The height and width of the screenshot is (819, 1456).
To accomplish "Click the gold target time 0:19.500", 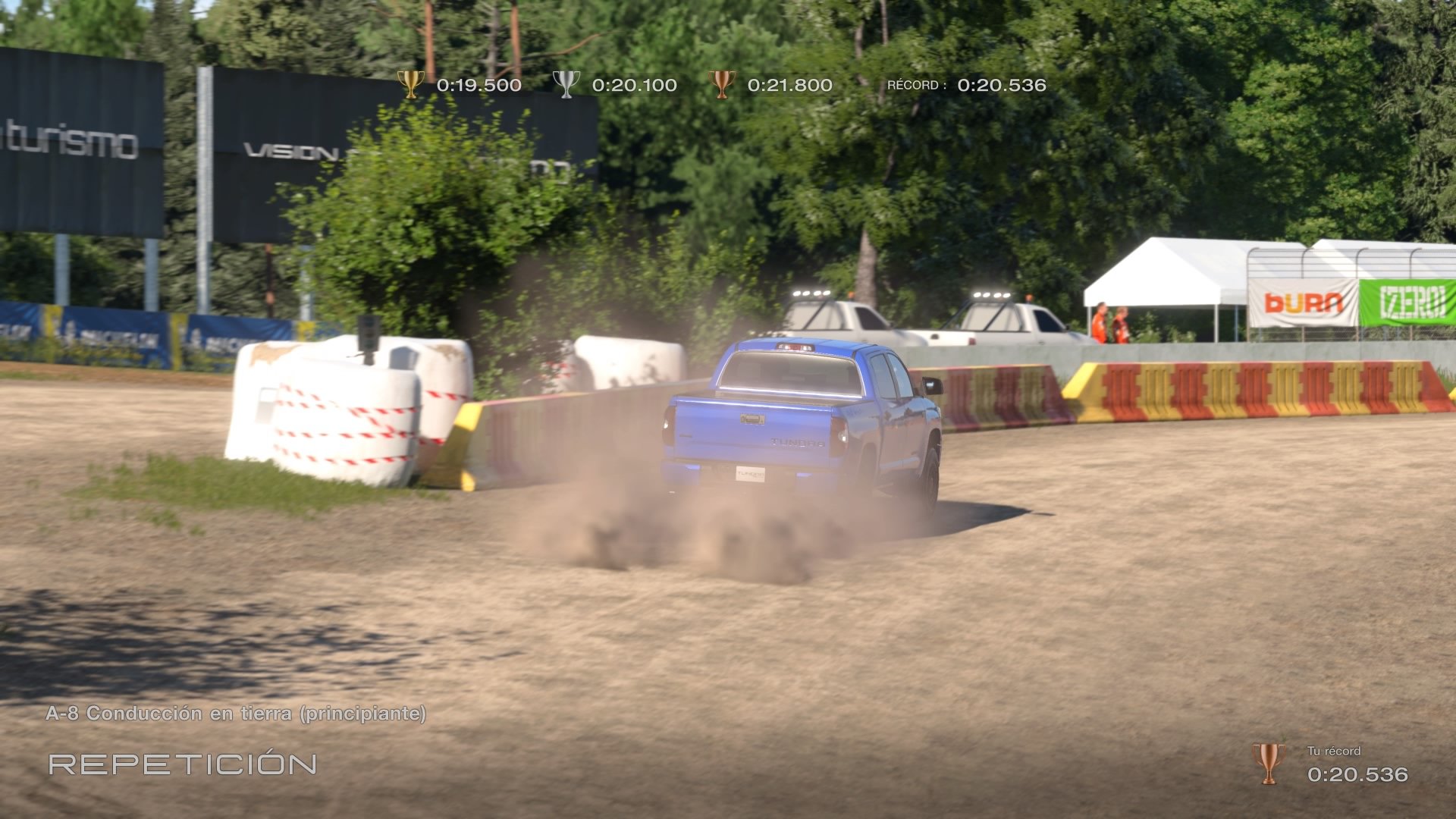I will coord(478,85).
